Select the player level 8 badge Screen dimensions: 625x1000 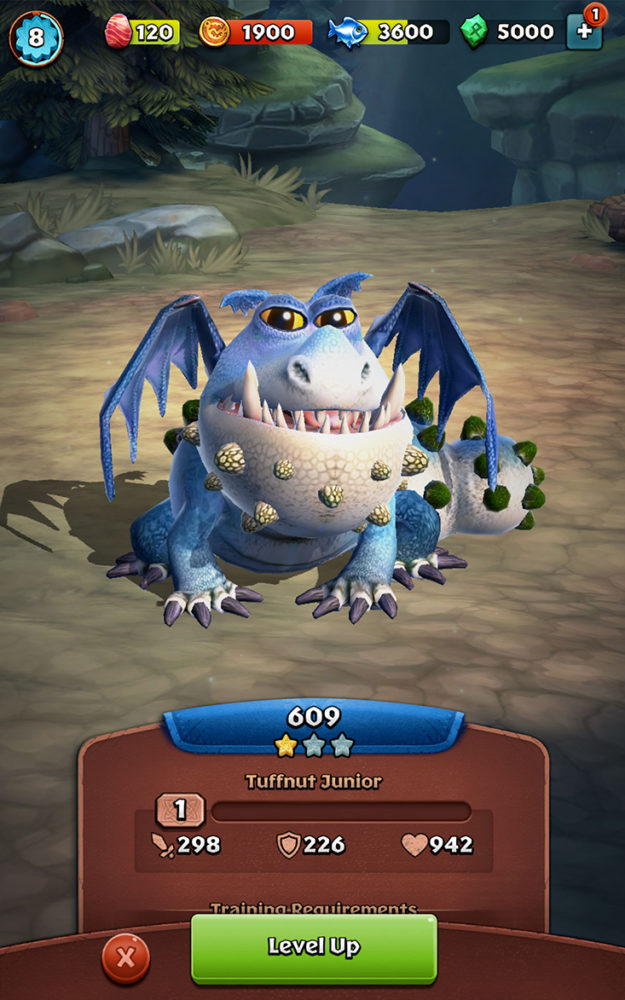(35, 38)
